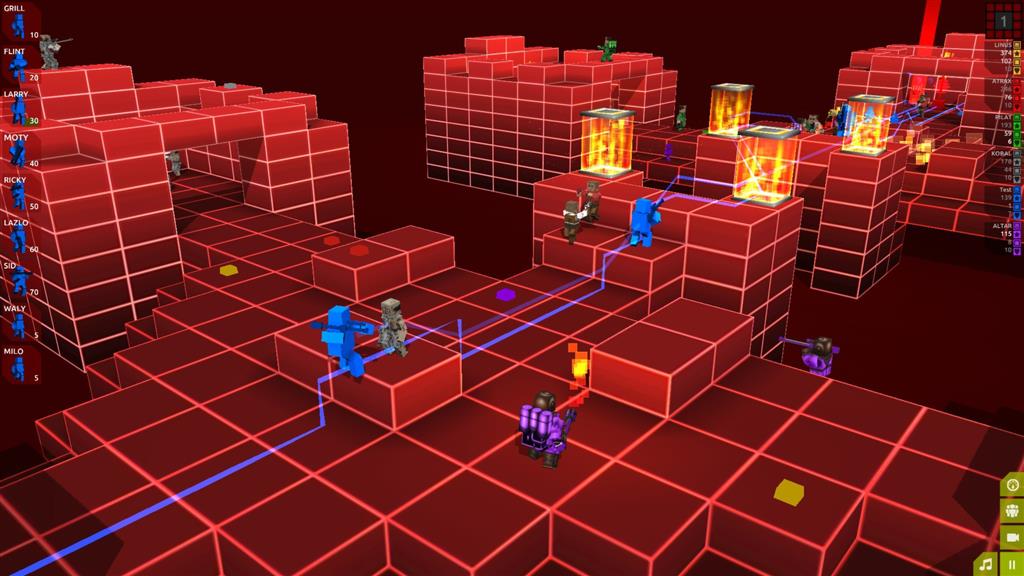This screenshot has width=1024, height=576.
Task: Choose the SID unit portrait
Action: pyautogui.click(x=19, y=282)
